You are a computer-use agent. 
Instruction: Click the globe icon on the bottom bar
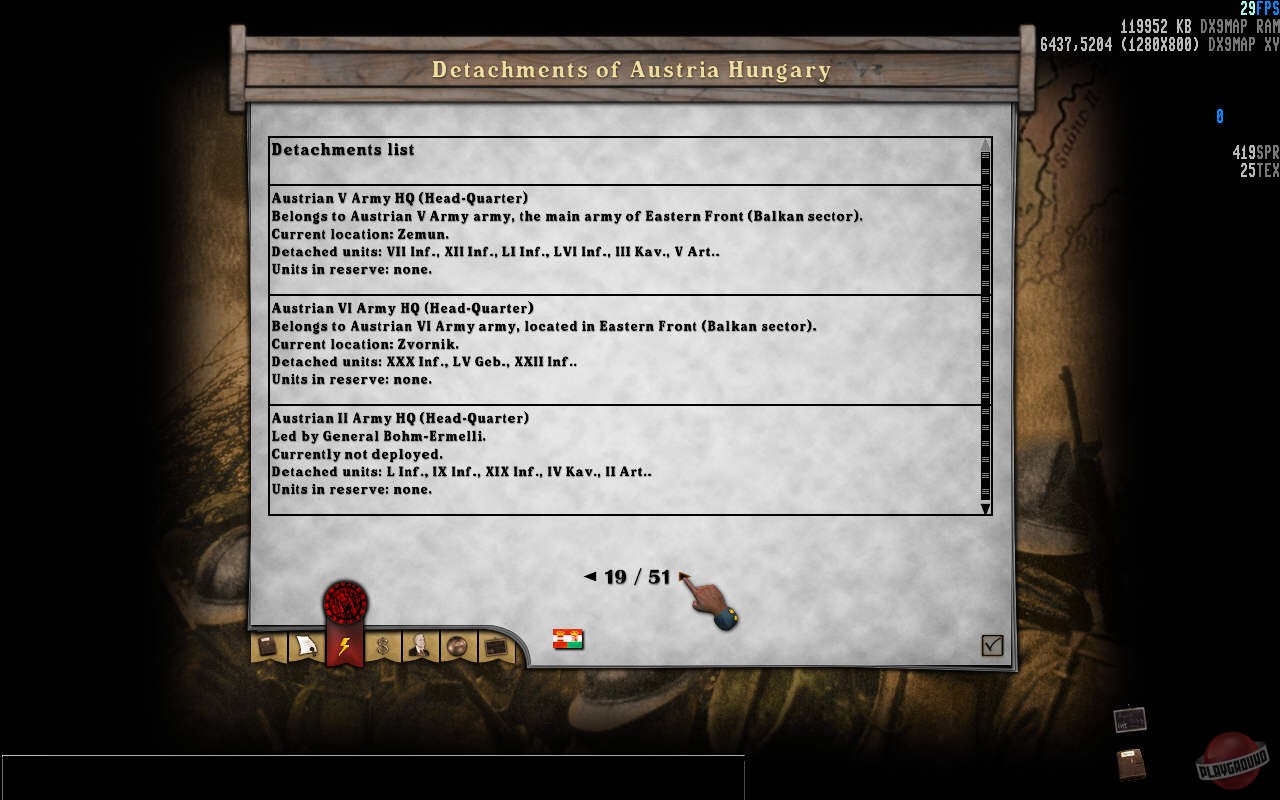[457, 645]
